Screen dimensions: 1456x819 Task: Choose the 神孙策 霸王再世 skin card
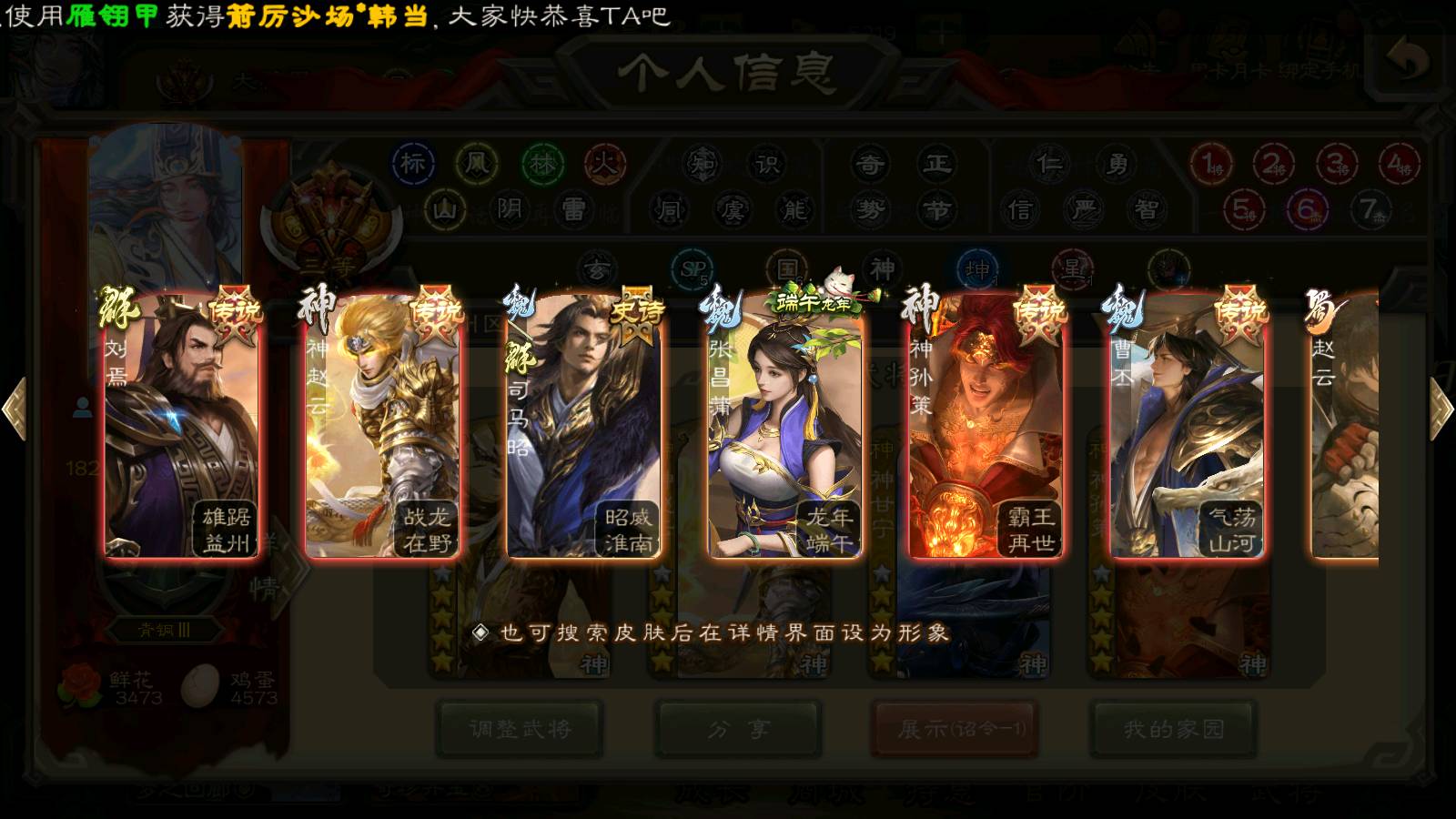click(986, 426)
